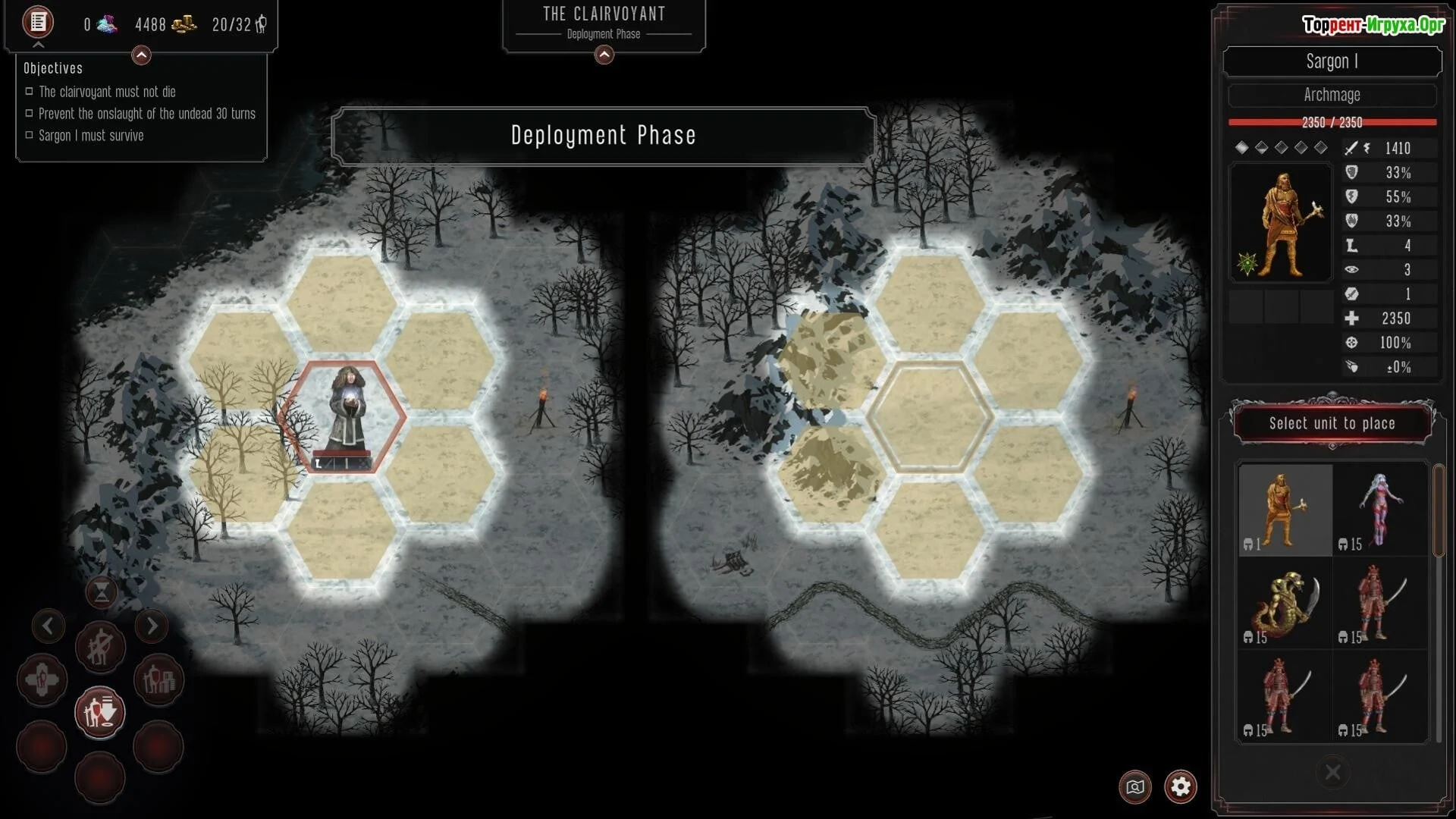Select the cross-shaped directional unit command
This screenshot has height=819, width=1456.
tap(42, 680)
